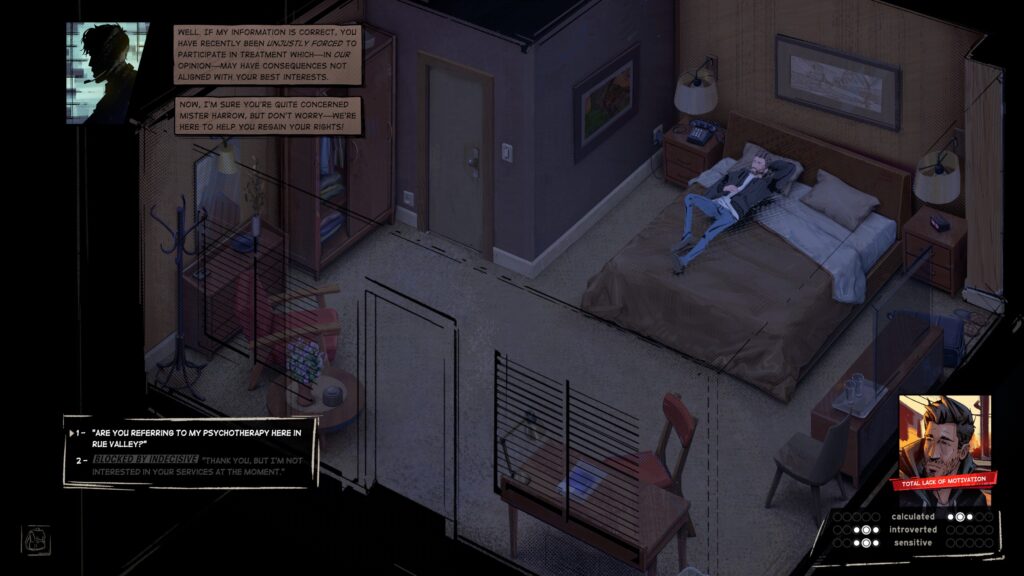This screenshot has width=1024, height=576.
Task: Click the protagonist's portrait card
Action: click(x=943, y=440)
